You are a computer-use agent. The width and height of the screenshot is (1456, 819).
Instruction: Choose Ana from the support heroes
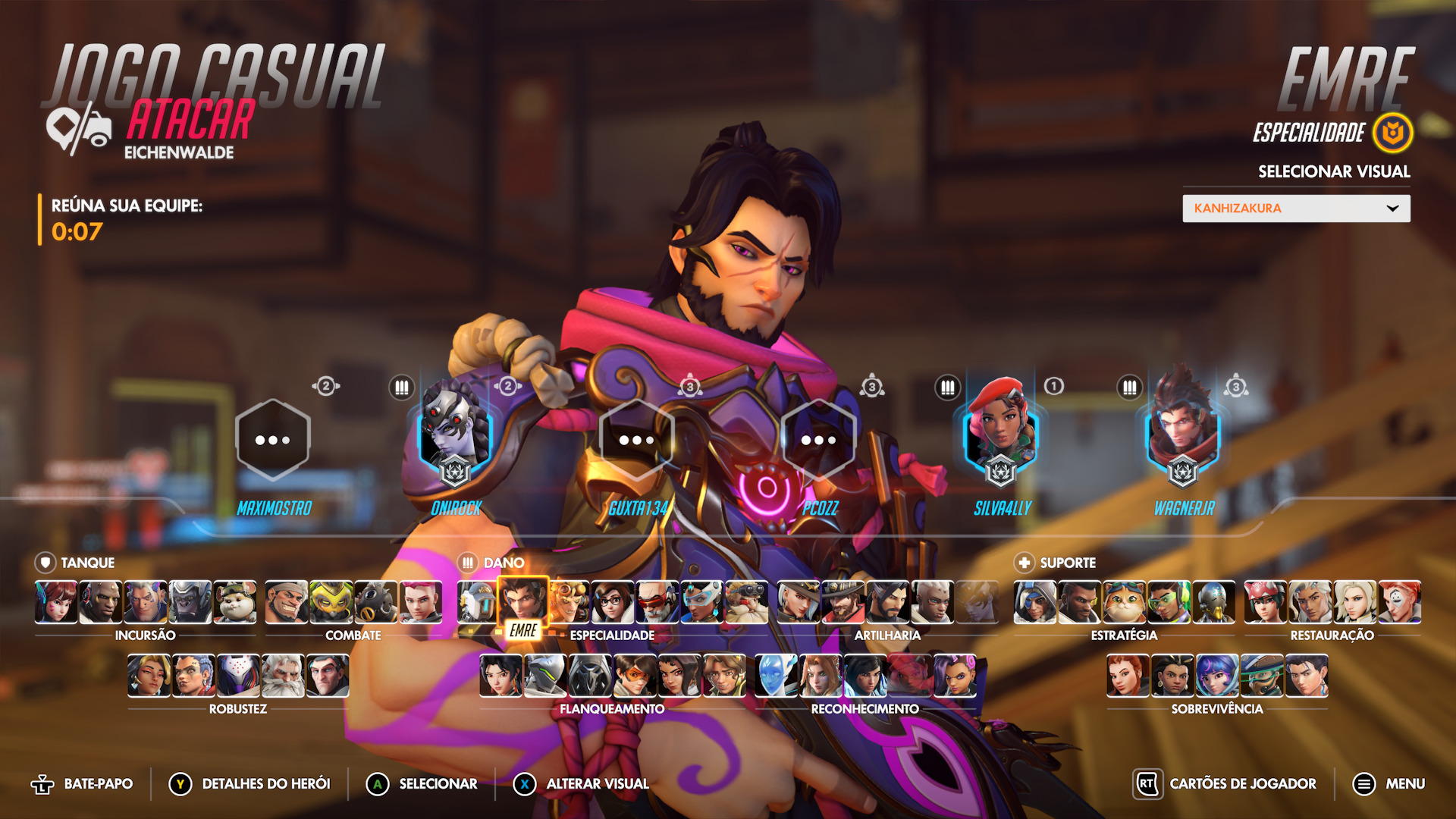[1035, 602]
